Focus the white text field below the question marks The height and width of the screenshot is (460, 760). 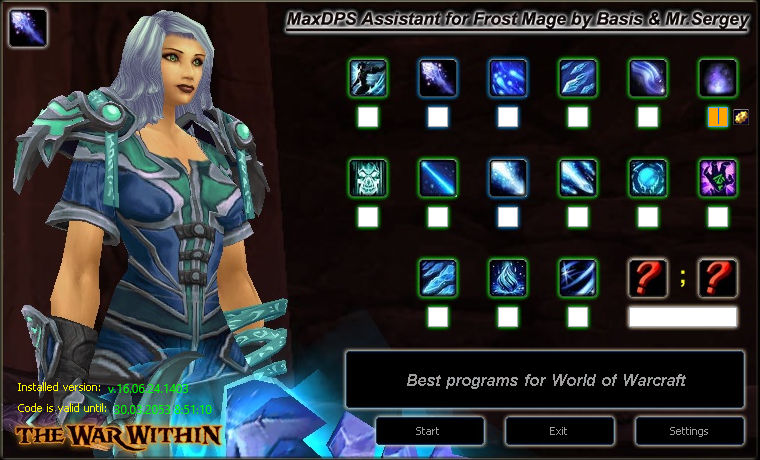tap(682, 317)
